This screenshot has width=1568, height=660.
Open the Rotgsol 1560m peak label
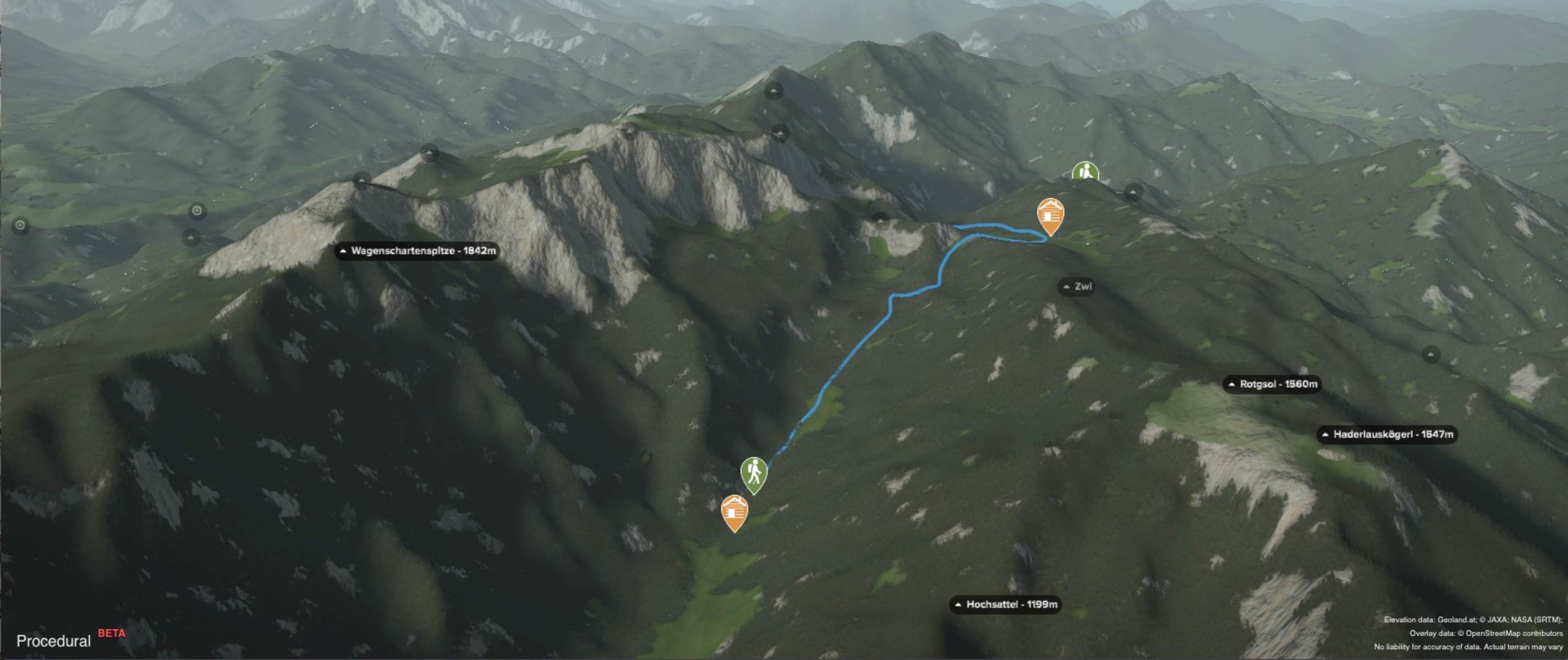1272,384
